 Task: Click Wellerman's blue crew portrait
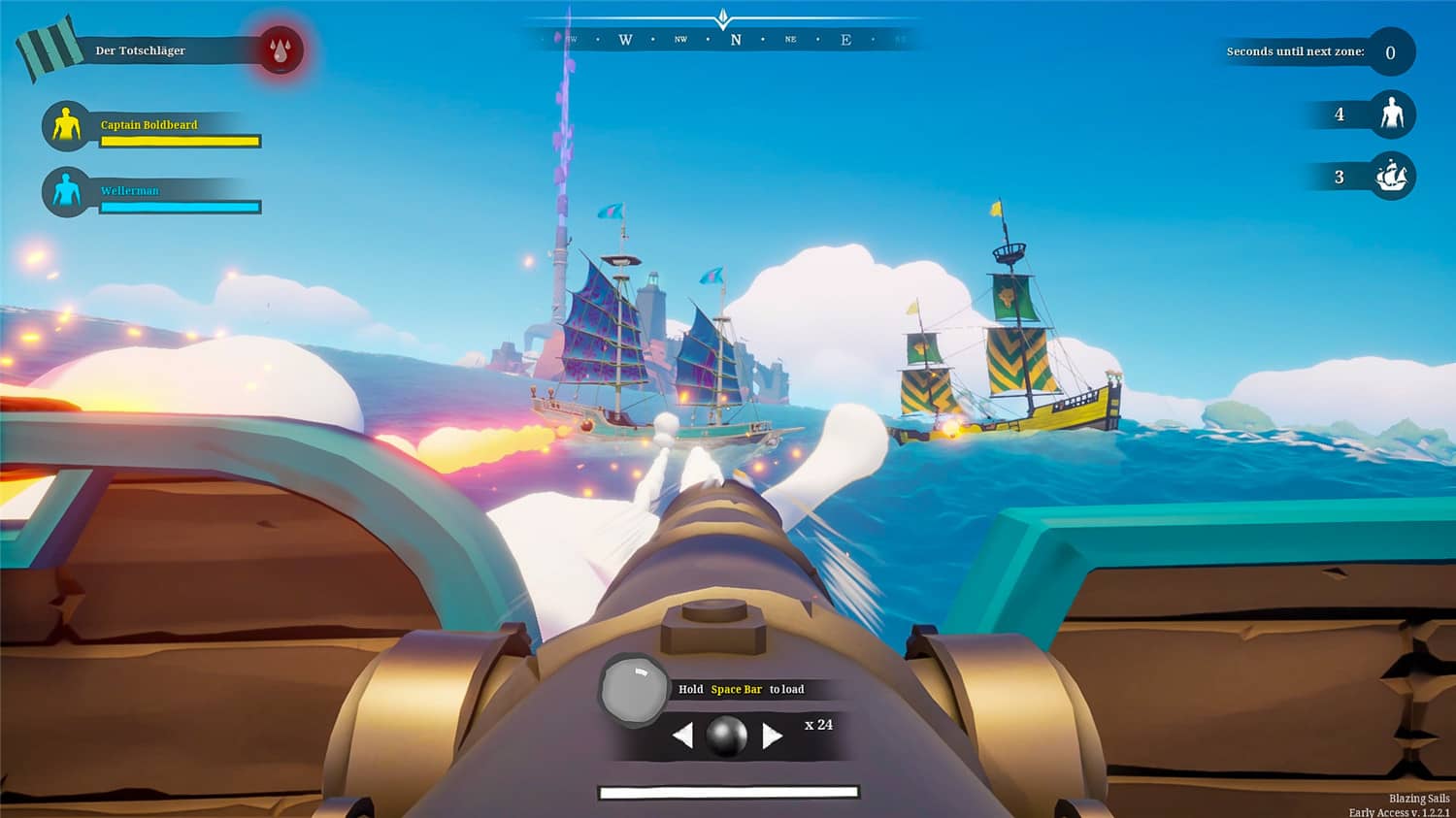(x=66, y=191)
